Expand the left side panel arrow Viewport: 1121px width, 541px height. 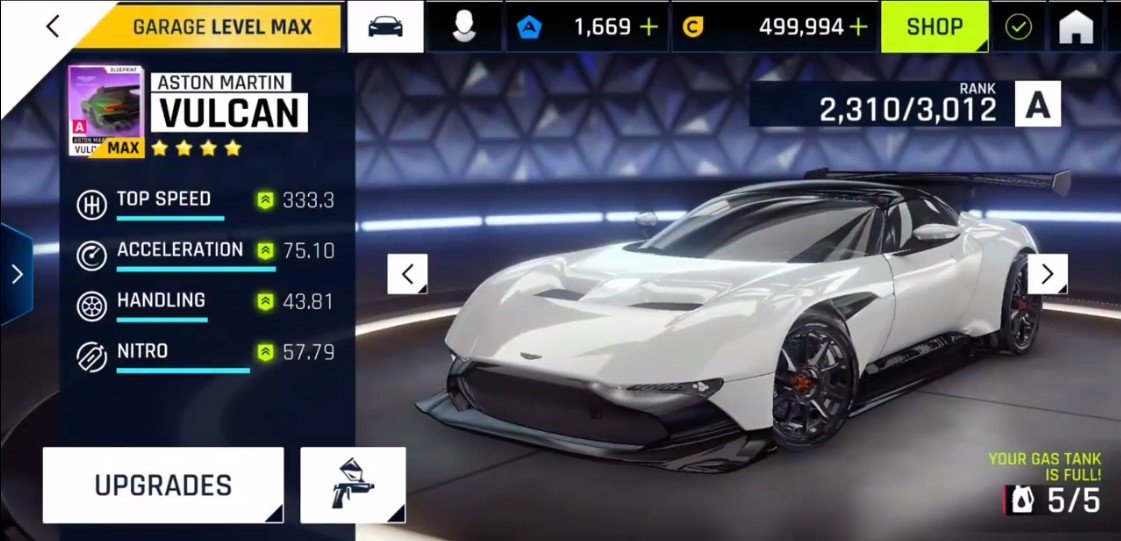click(16, 274)
